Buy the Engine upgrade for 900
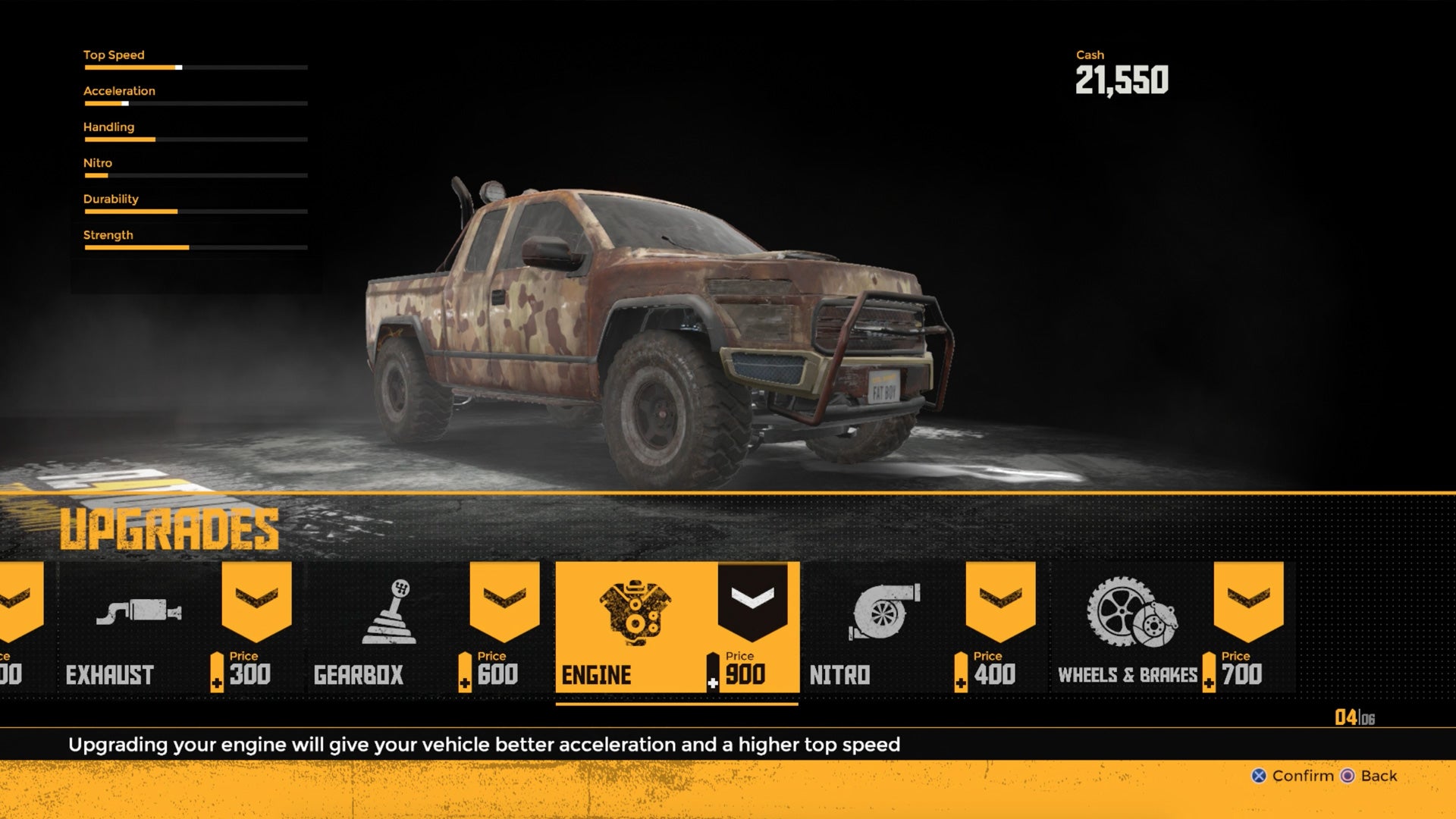The height and width of the screenshot is (819, 1456). 676,626
